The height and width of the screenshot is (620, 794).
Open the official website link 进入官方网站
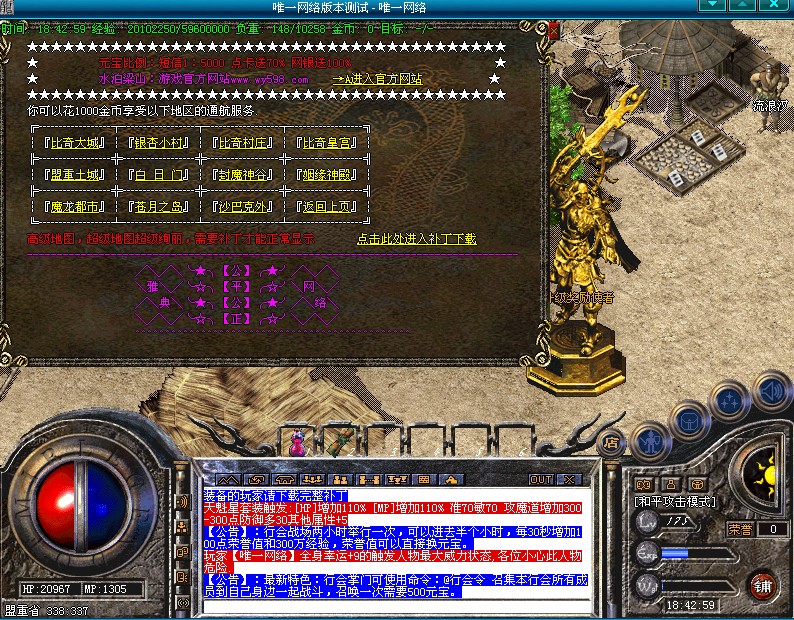tap(378, 78)
